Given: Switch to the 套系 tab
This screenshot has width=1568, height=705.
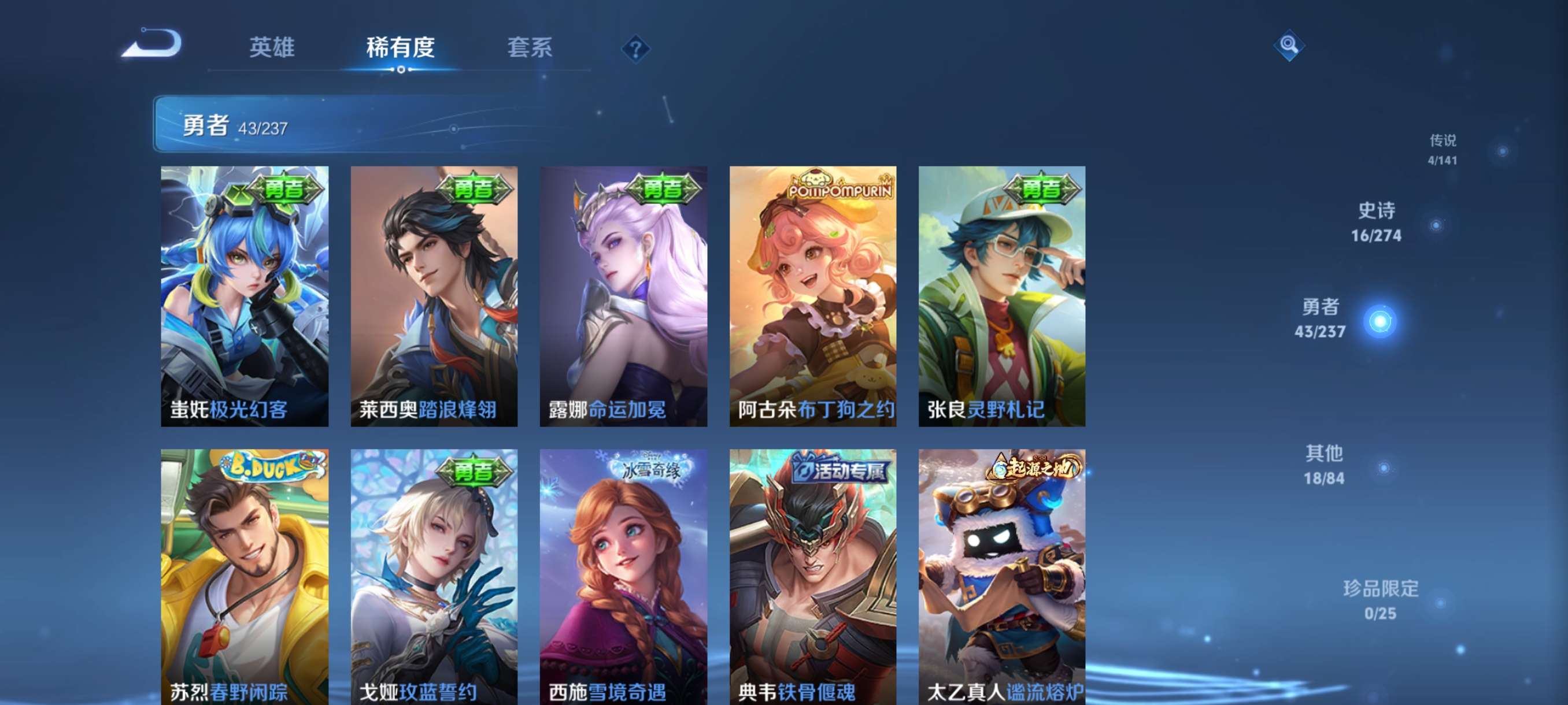Looking at the screenshot, I should (x=531, y=49).
